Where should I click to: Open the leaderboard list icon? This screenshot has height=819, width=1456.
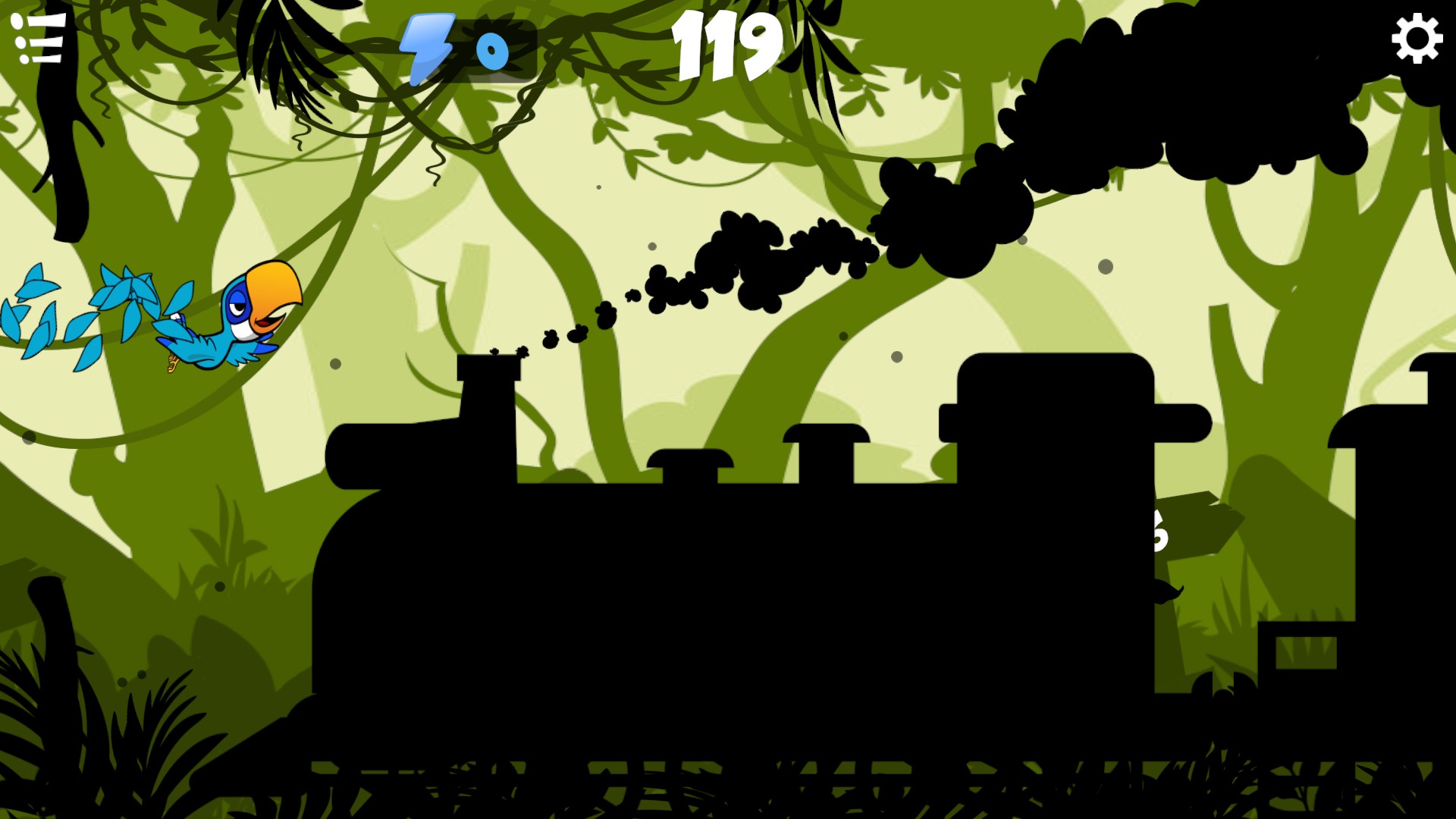(x=38, y=39)
